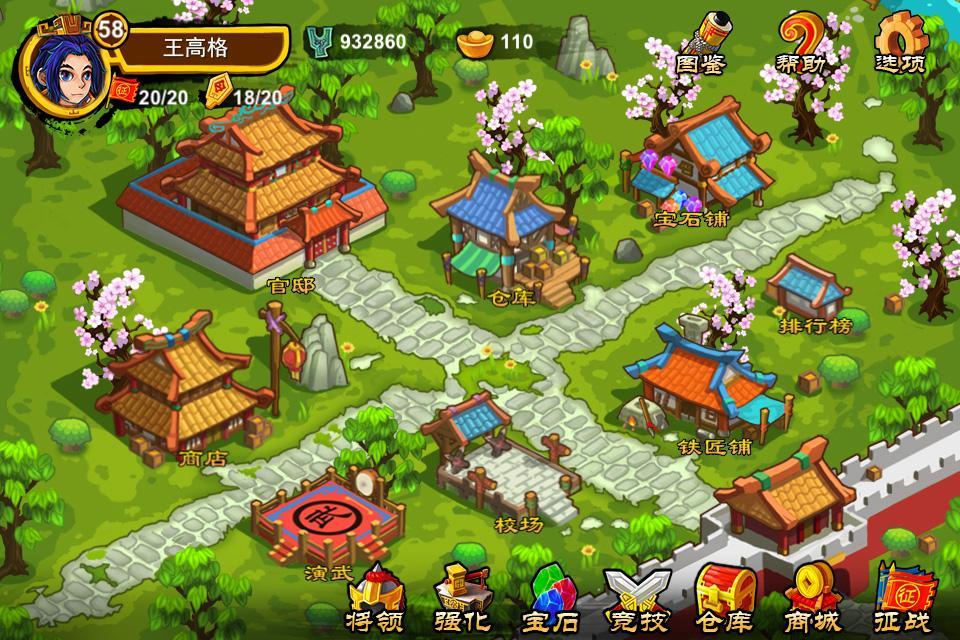Open the 将领 generals menu
The width and height of the screenshot is (960, 640).
(375, 600)
